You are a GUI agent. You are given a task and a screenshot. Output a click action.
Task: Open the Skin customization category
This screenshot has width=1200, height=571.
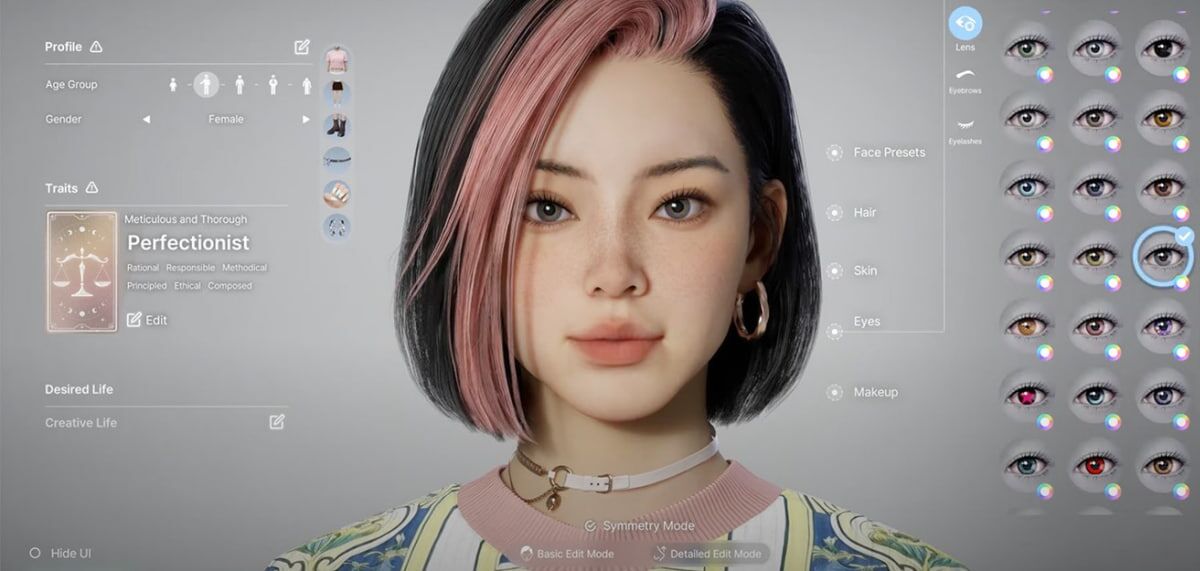[864, 271]
